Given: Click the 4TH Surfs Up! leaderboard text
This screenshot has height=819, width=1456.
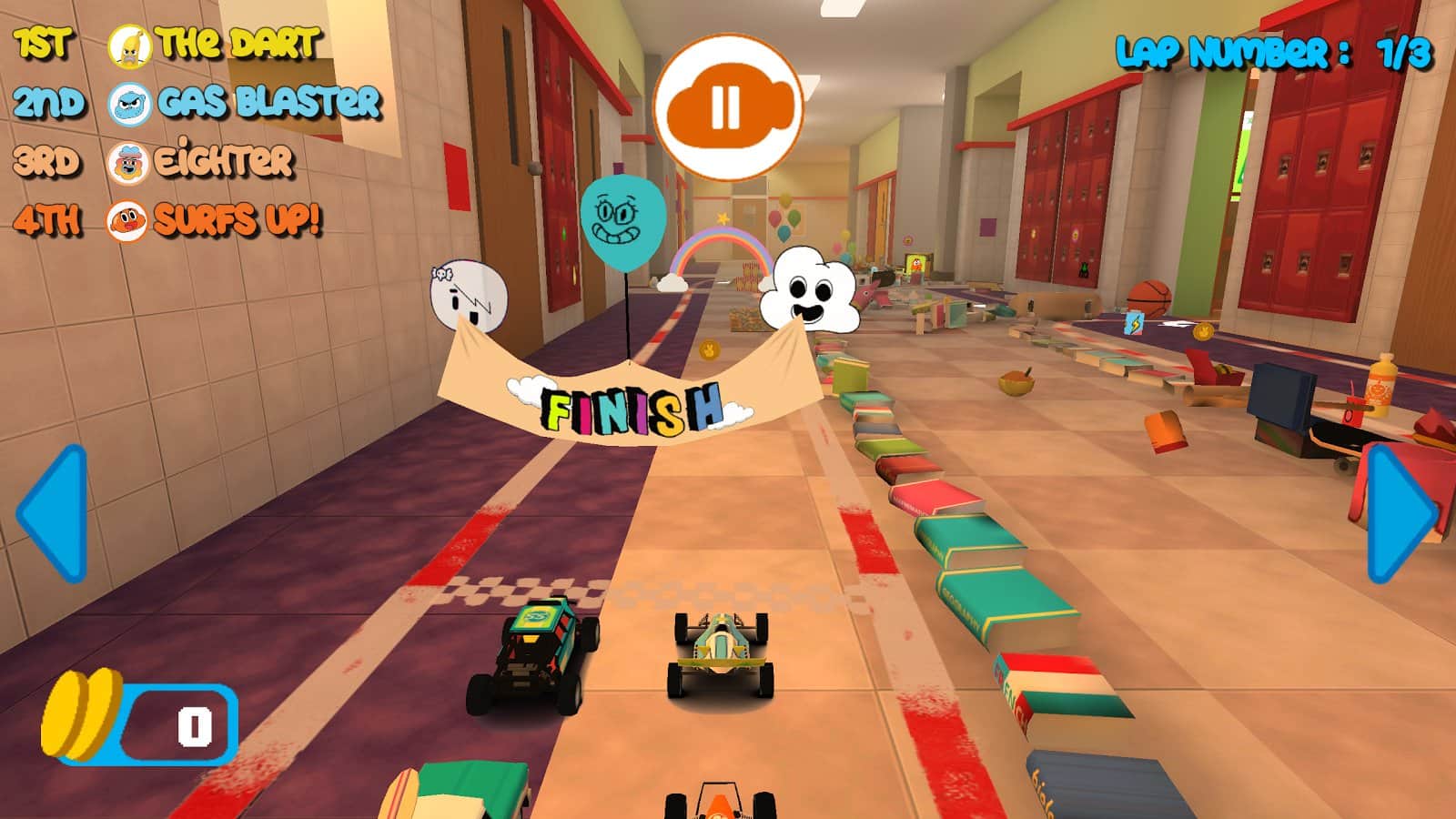Looking at the screenshot, I should (x=238, y=221).
